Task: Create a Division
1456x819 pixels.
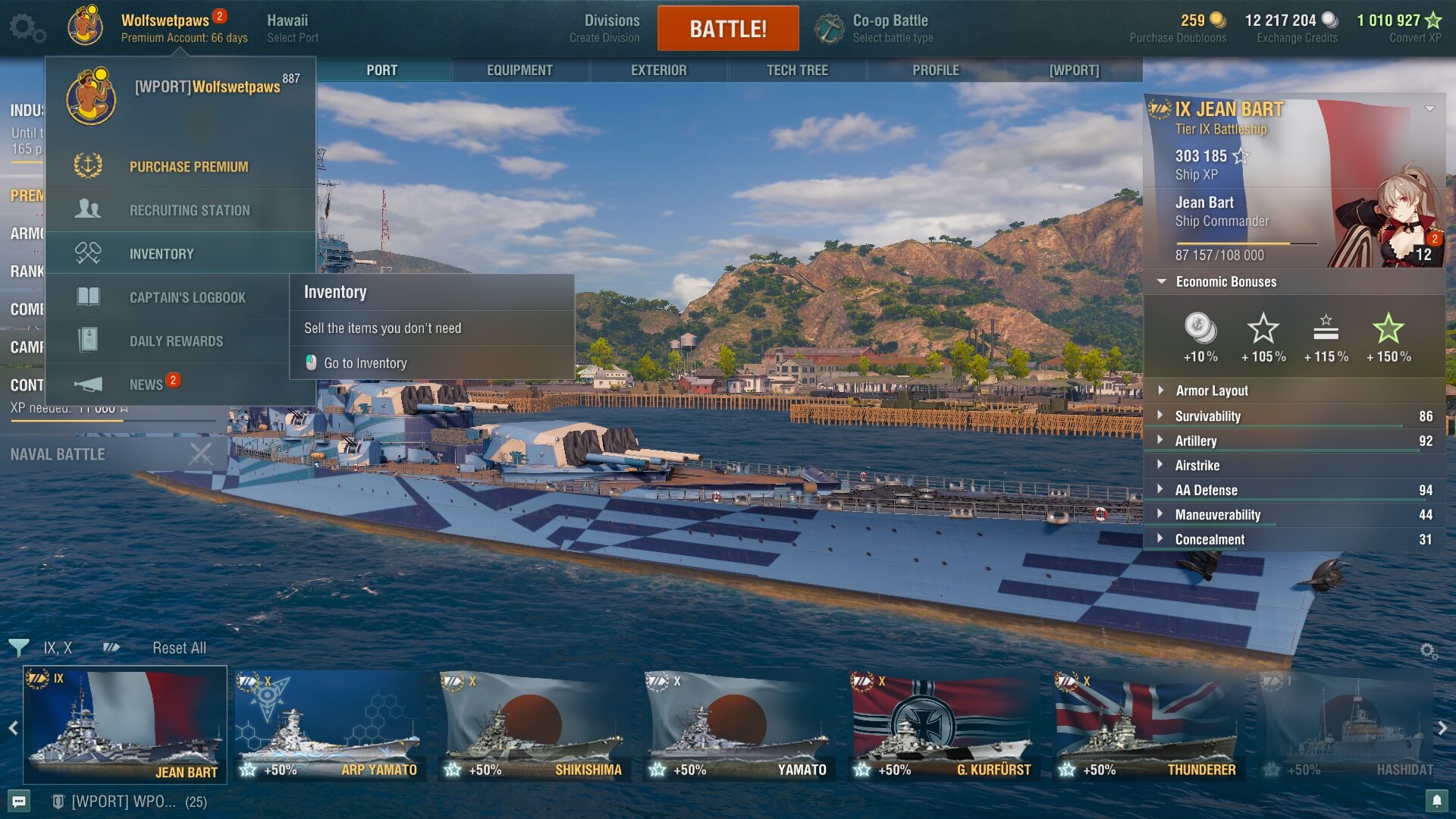Action: pos(604,28)
